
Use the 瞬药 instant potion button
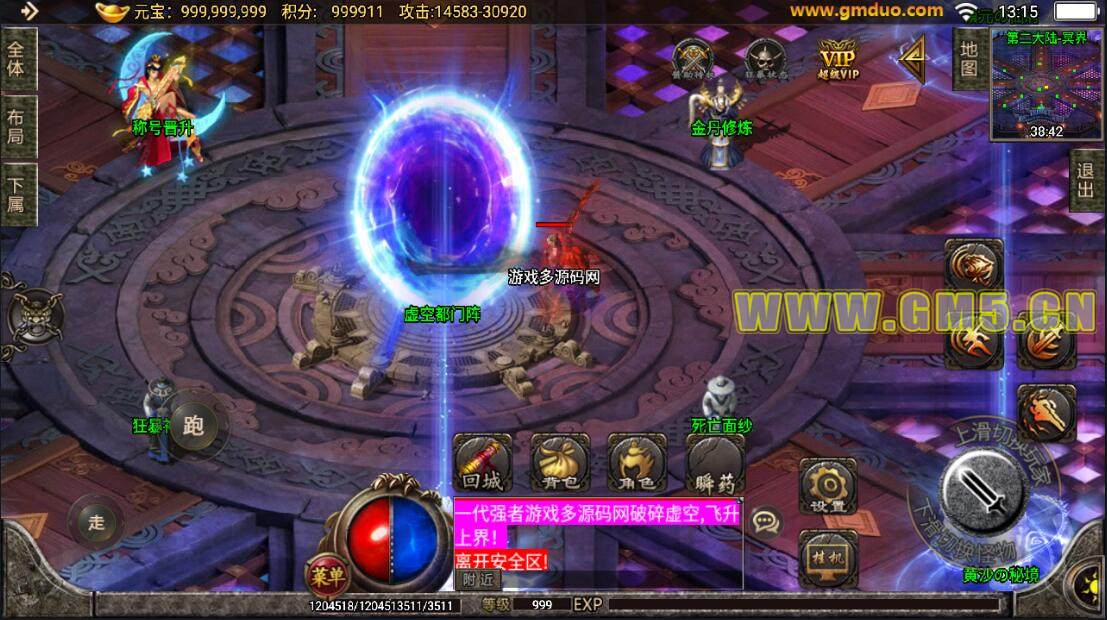715,463
